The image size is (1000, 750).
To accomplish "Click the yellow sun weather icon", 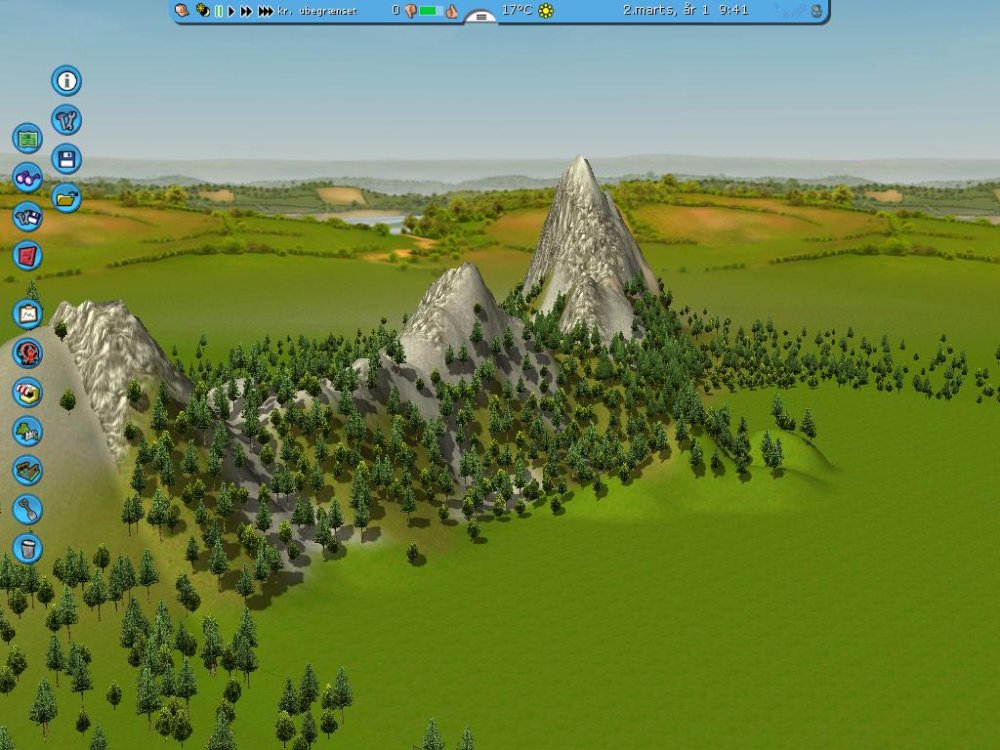I will pyautogui.click(x=545, y=11).
